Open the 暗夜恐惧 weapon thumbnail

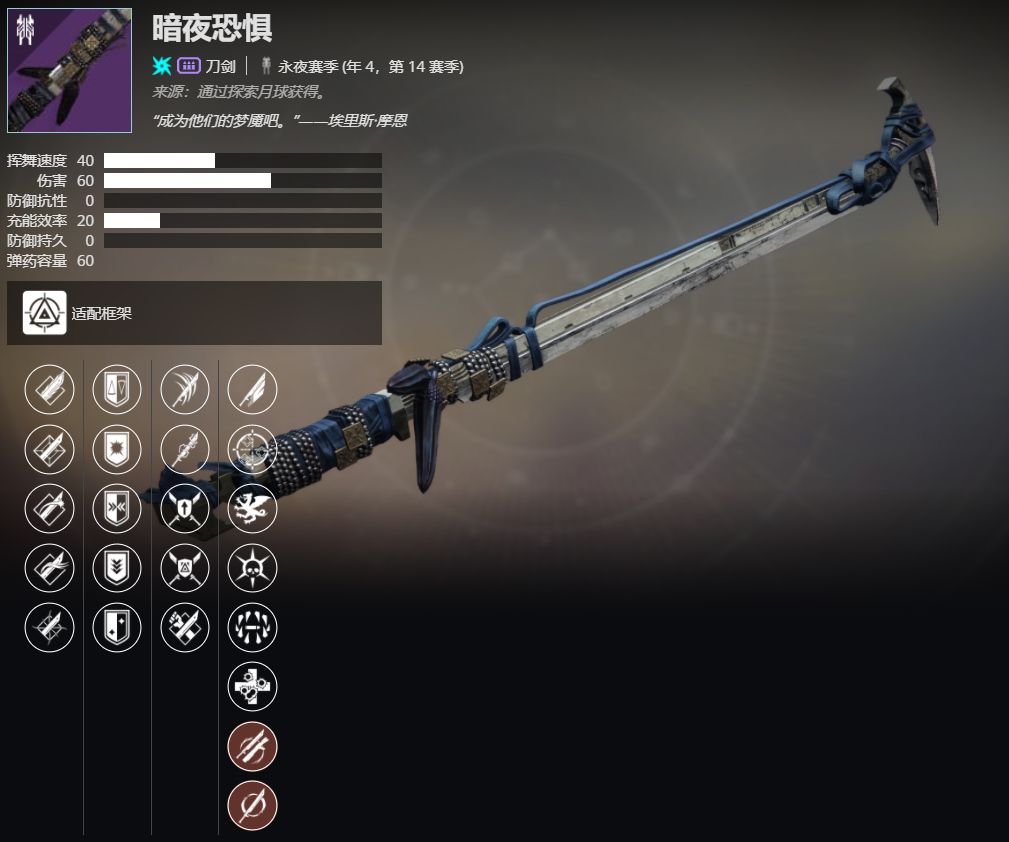pos(69,70)
